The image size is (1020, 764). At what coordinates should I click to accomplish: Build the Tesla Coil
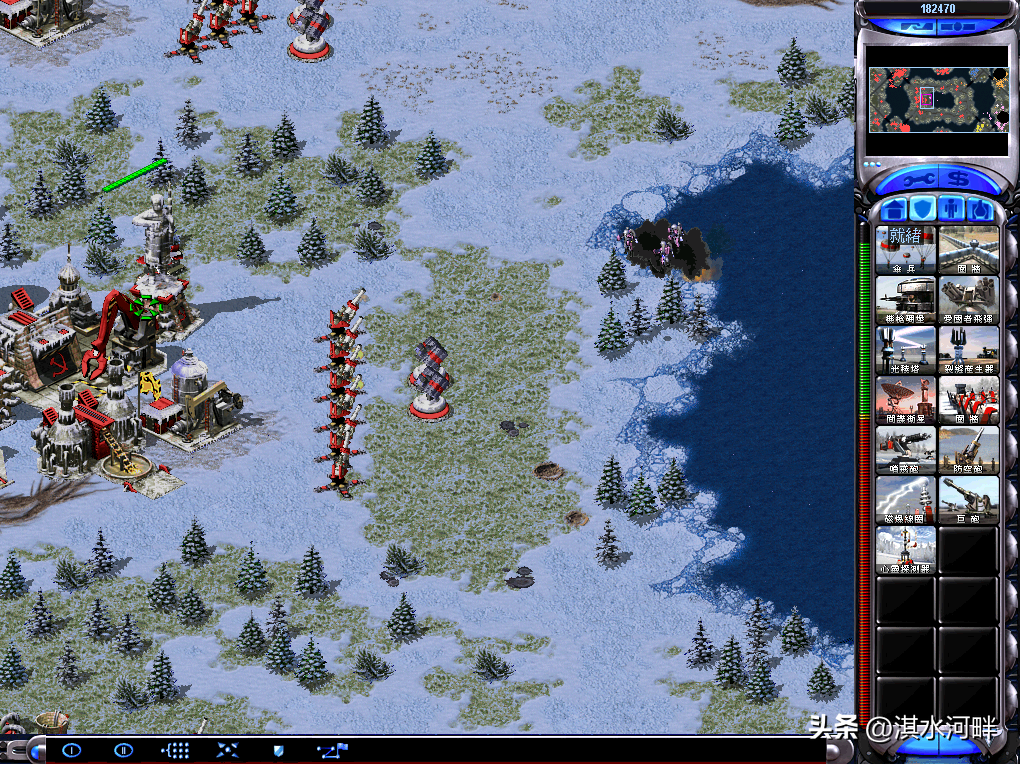tap(906, 500)
